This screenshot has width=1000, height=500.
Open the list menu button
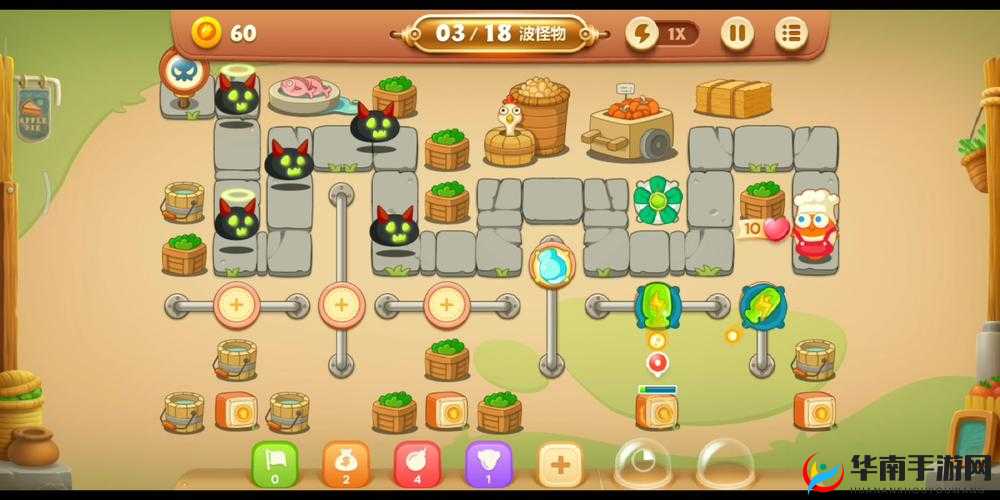tap(791, 33)
